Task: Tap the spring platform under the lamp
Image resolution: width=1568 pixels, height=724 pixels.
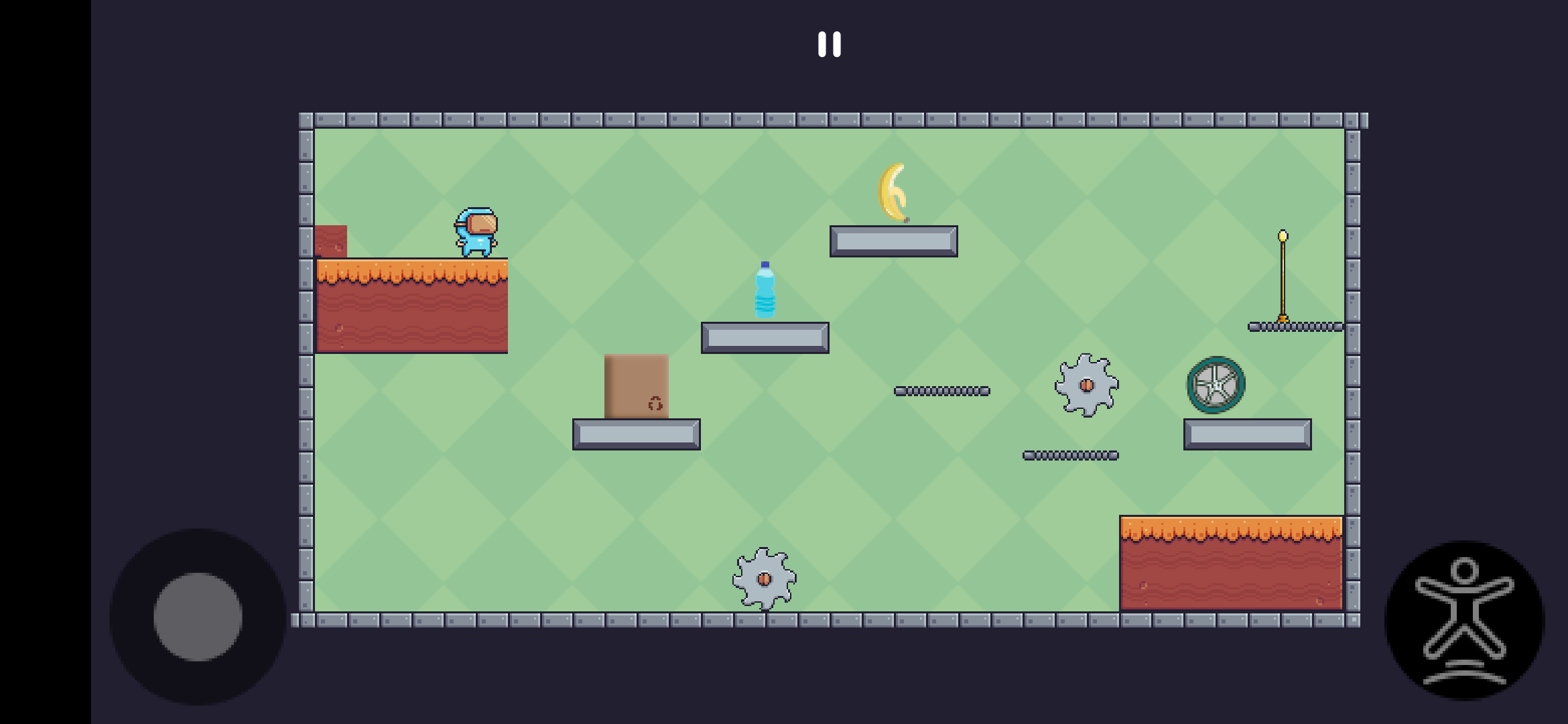Action: 1293,326
